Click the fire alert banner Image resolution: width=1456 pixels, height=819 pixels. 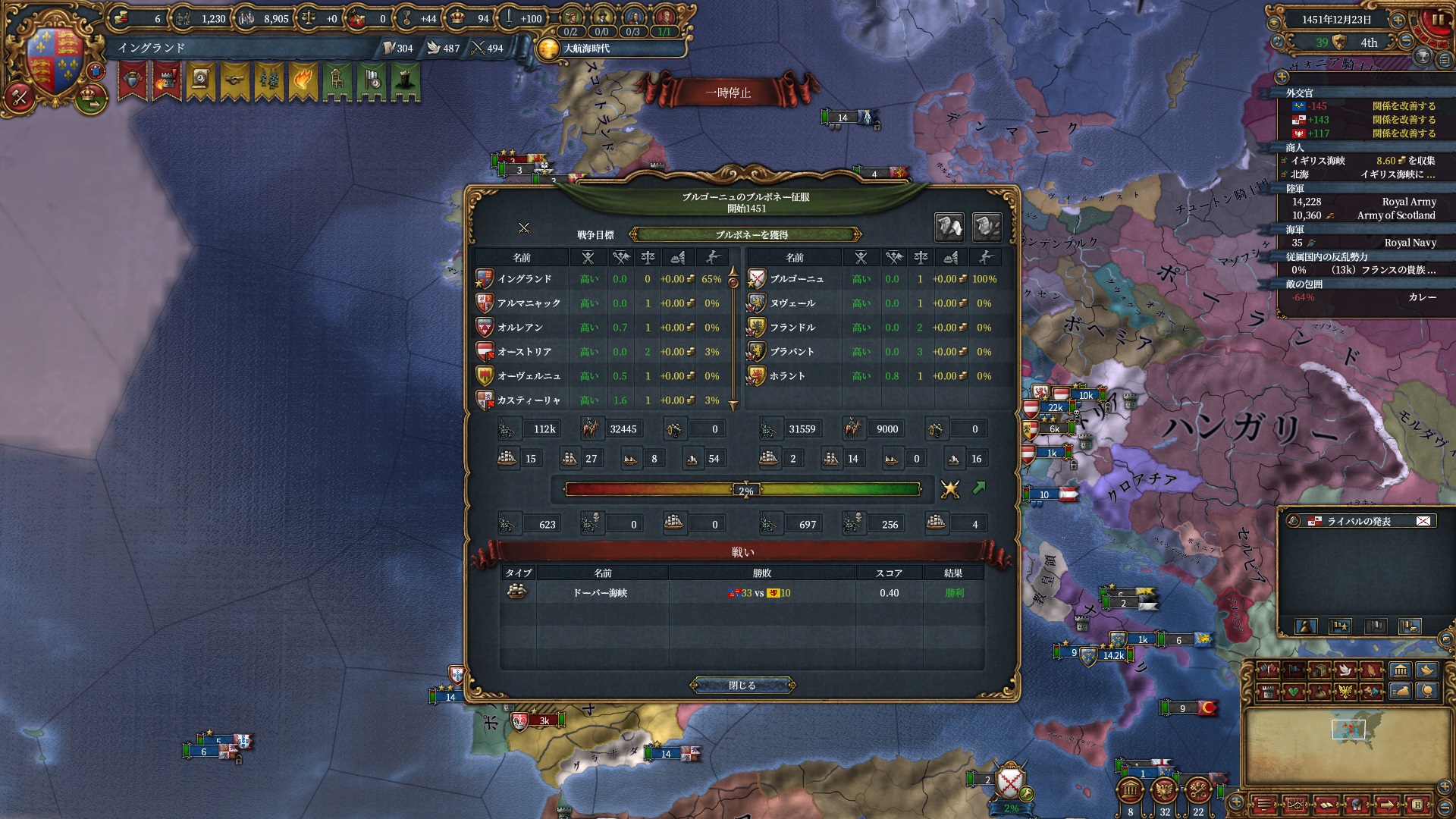303,80
